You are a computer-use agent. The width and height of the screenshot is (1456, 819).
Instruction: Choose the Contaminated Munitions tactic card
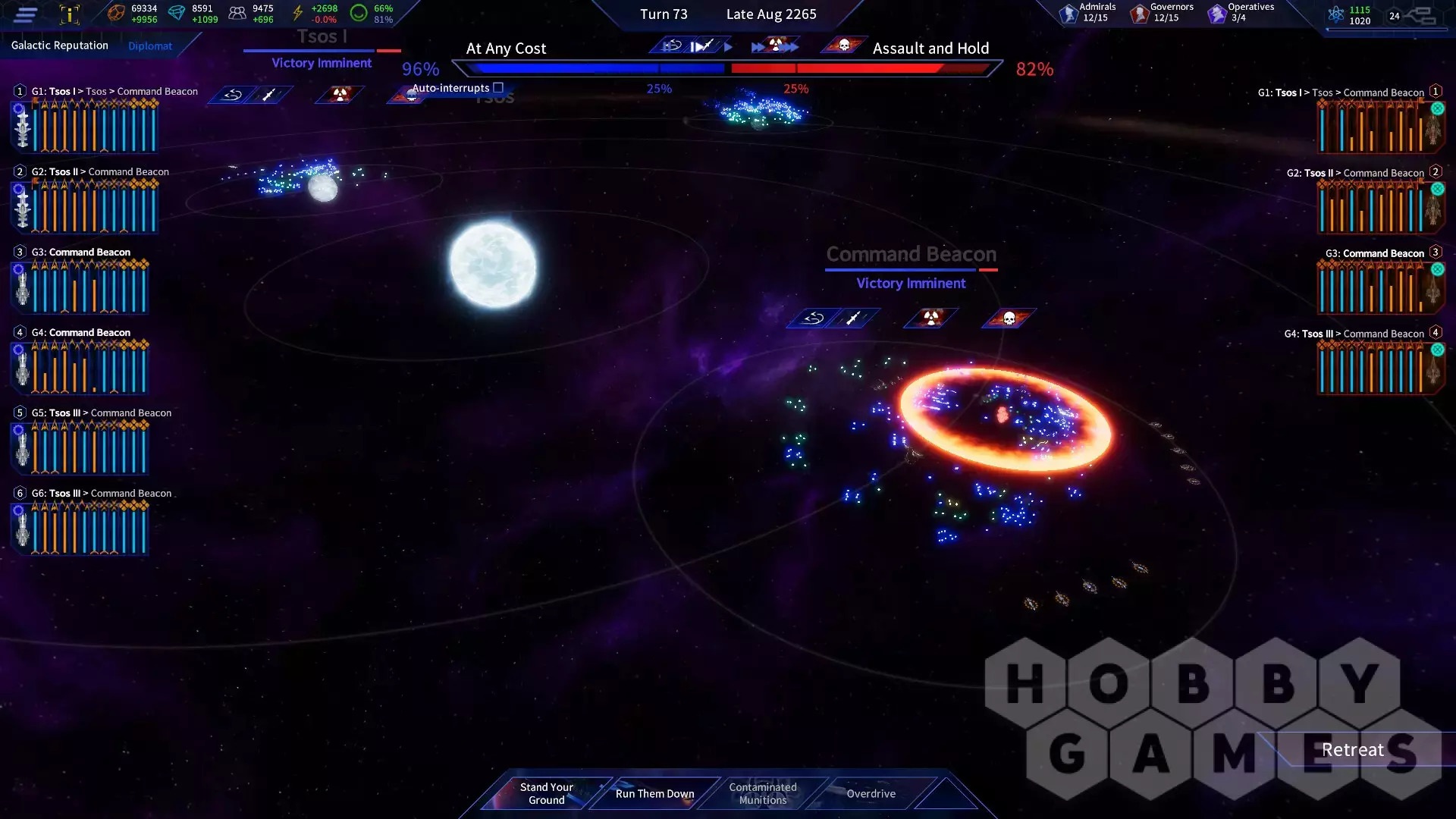(x=763, y=793)
